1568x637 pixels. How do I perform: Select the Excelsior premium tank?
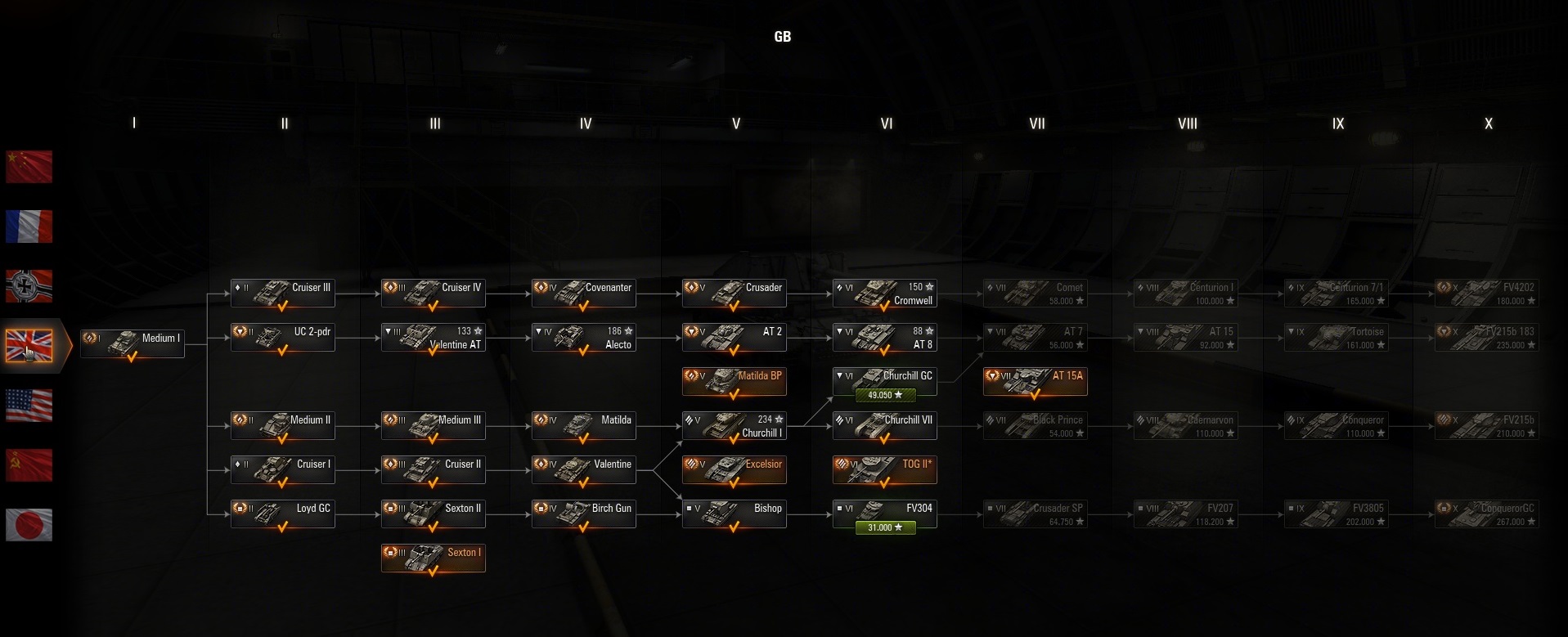(x=735, y=469)
